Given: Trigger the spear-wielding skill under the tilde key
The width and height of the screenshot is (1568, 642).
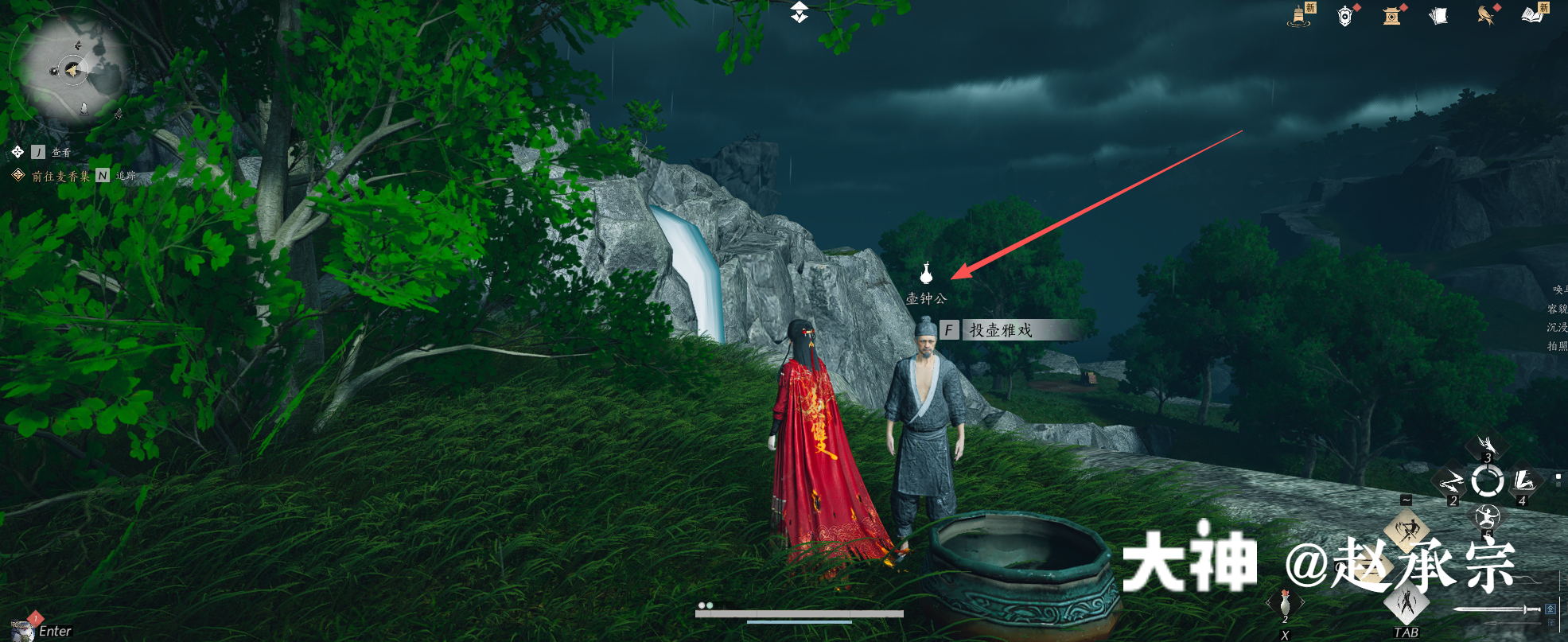Looking at the screenshot, I should pos(1407,530).
